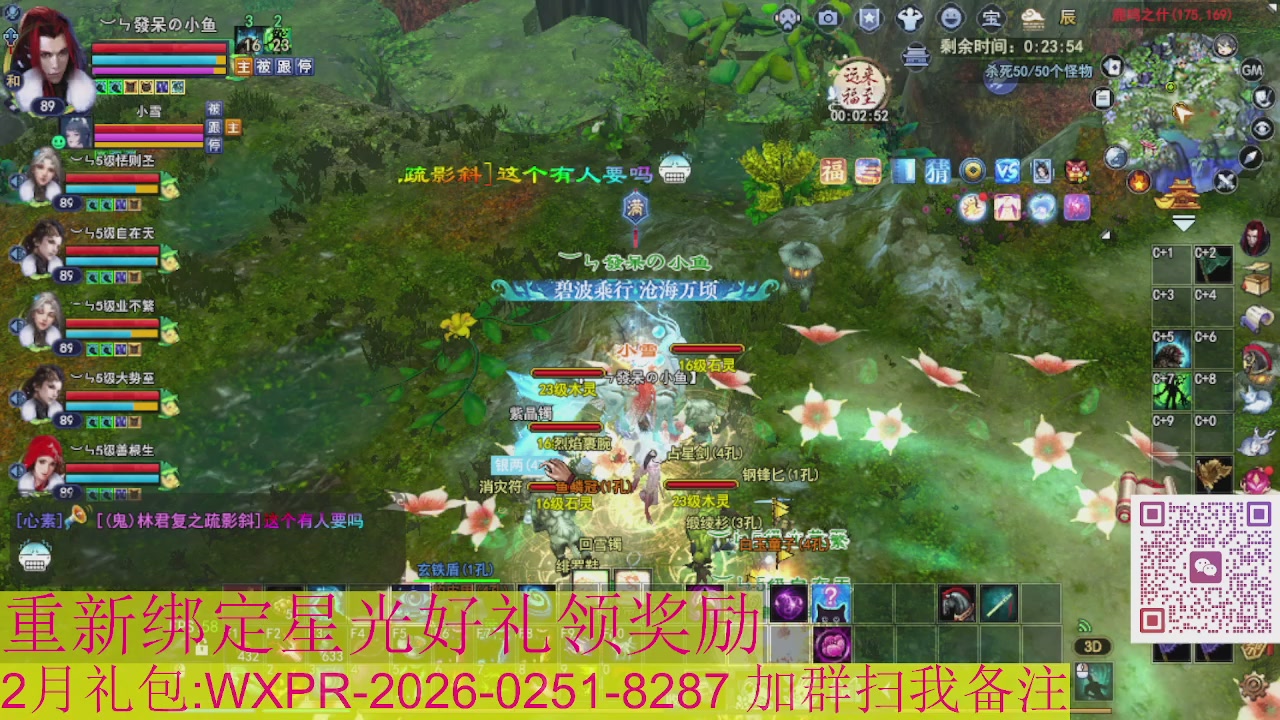Click the golden coin event icon
The image size is (1280, 720).
pyautogui.click(x=972, y=171)
